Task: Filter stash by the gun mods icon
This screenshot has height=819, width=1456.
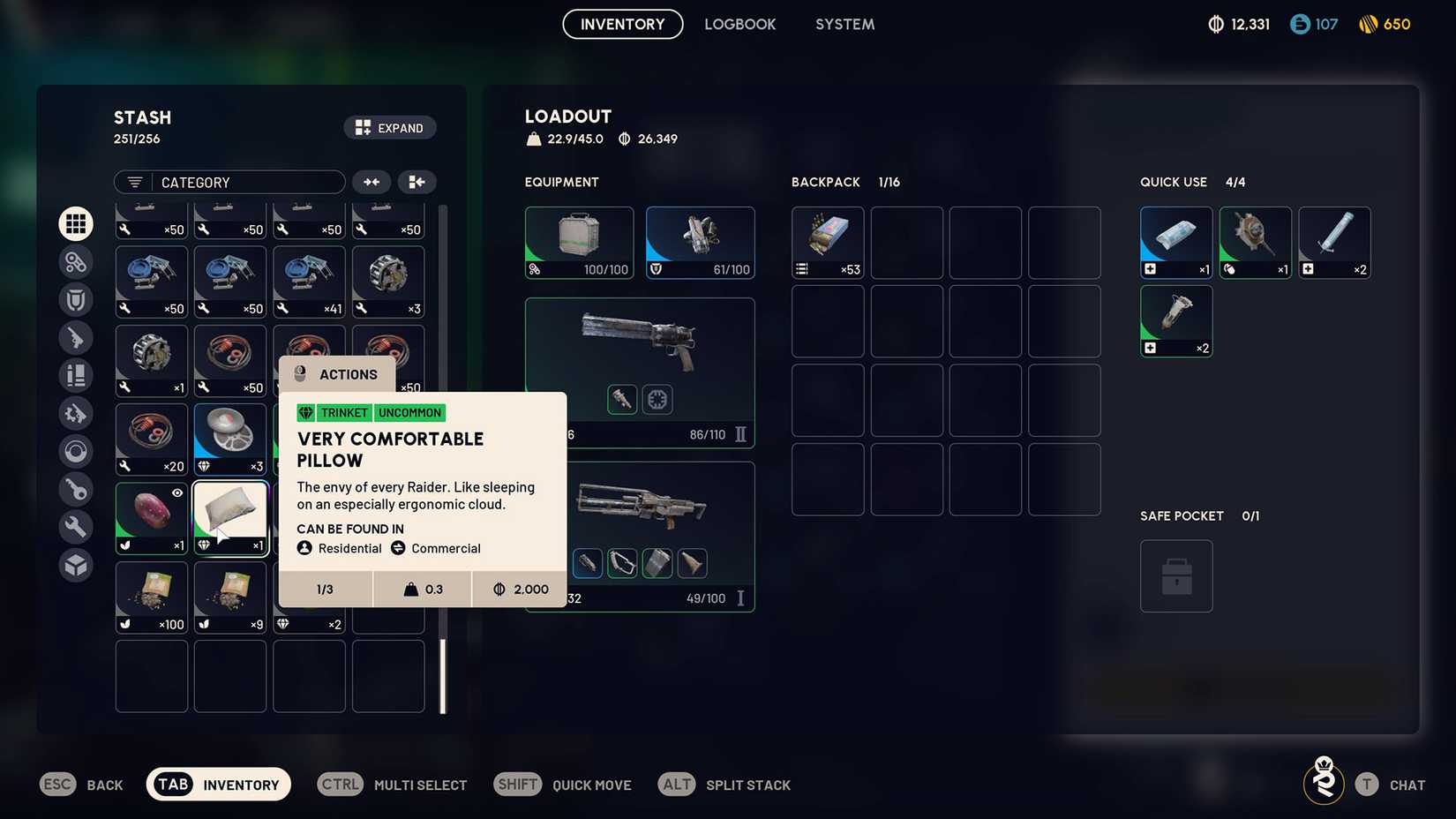Action: (x=76, y=412)
